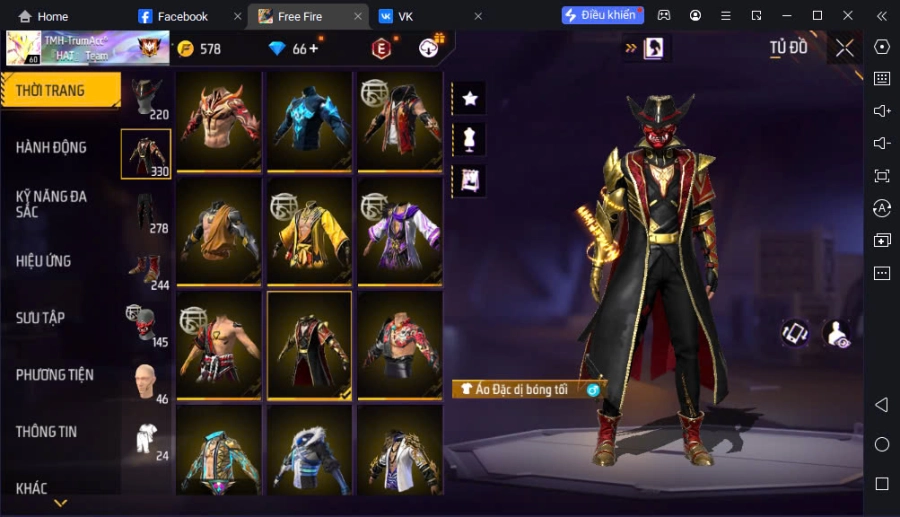Open the HIỆU ỨNG category
This screenshot has width=900, height=517.
(x=44, y=261)
